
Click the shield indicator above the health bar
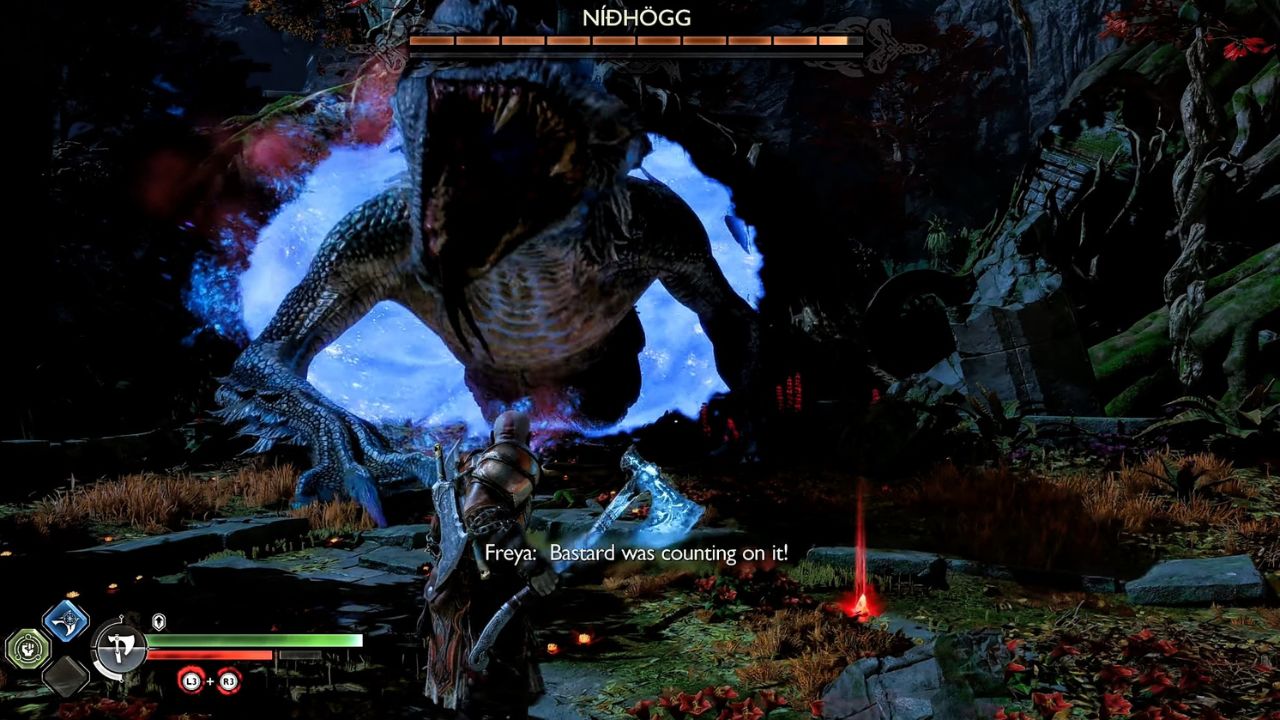pos(158,621)
